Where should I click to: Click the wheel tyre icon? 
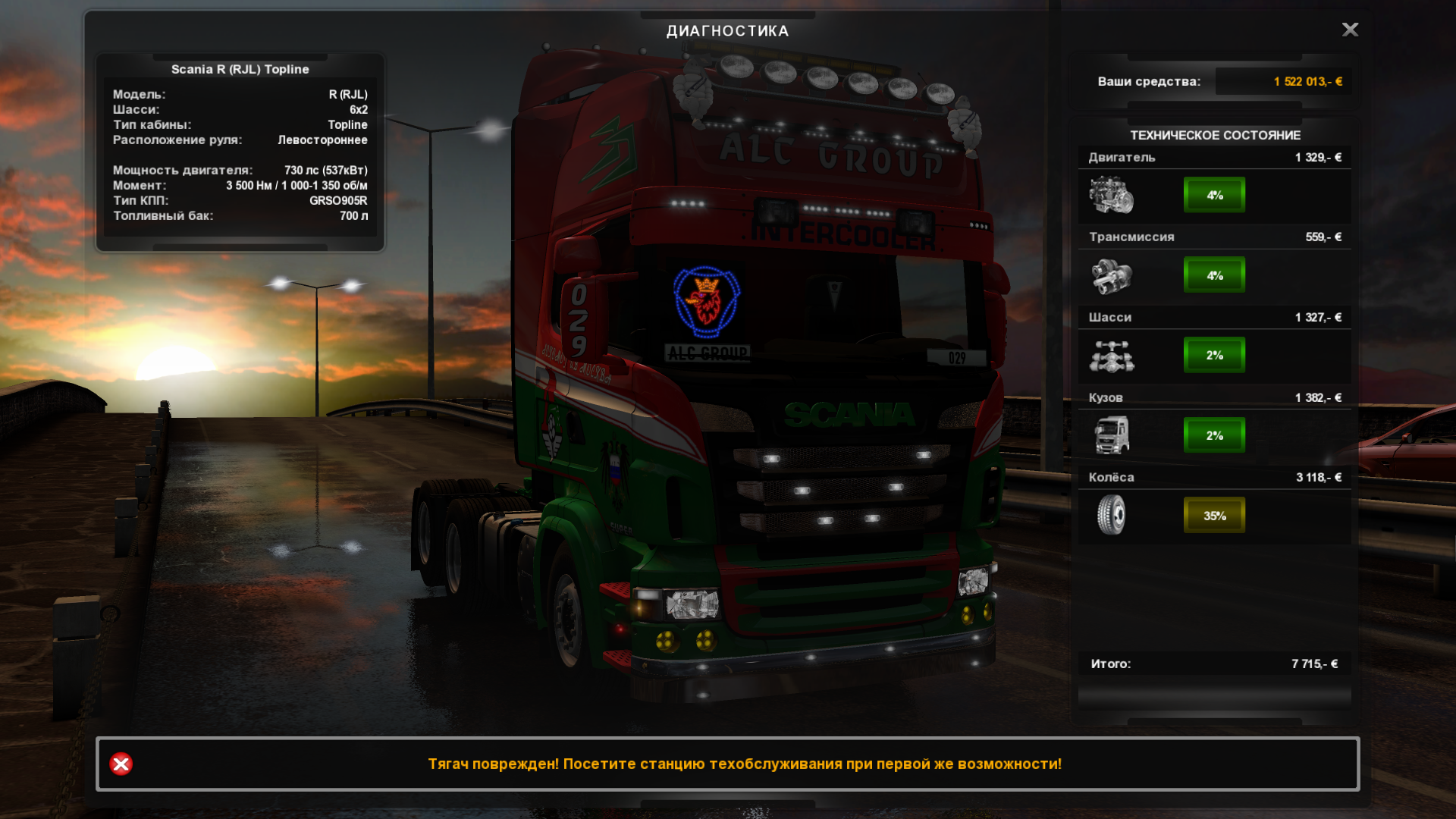point(1112,515)
